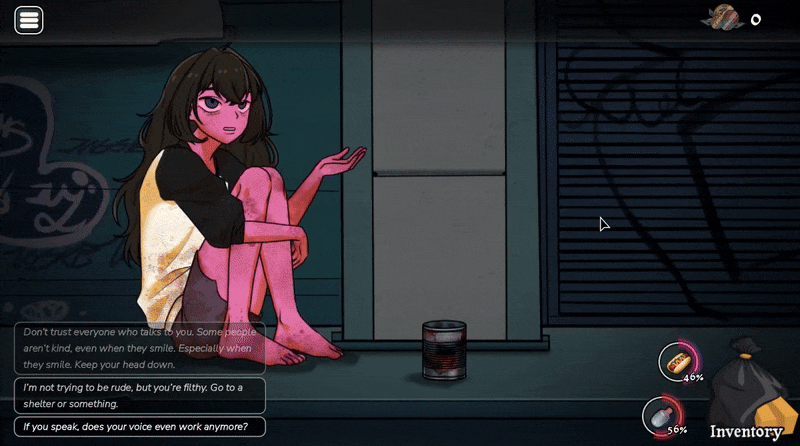Image resolution: width=800 pixels, height=446 pixels.
Task: Select 'does your voice even work anymore?' reply
Action: [140, 427]
